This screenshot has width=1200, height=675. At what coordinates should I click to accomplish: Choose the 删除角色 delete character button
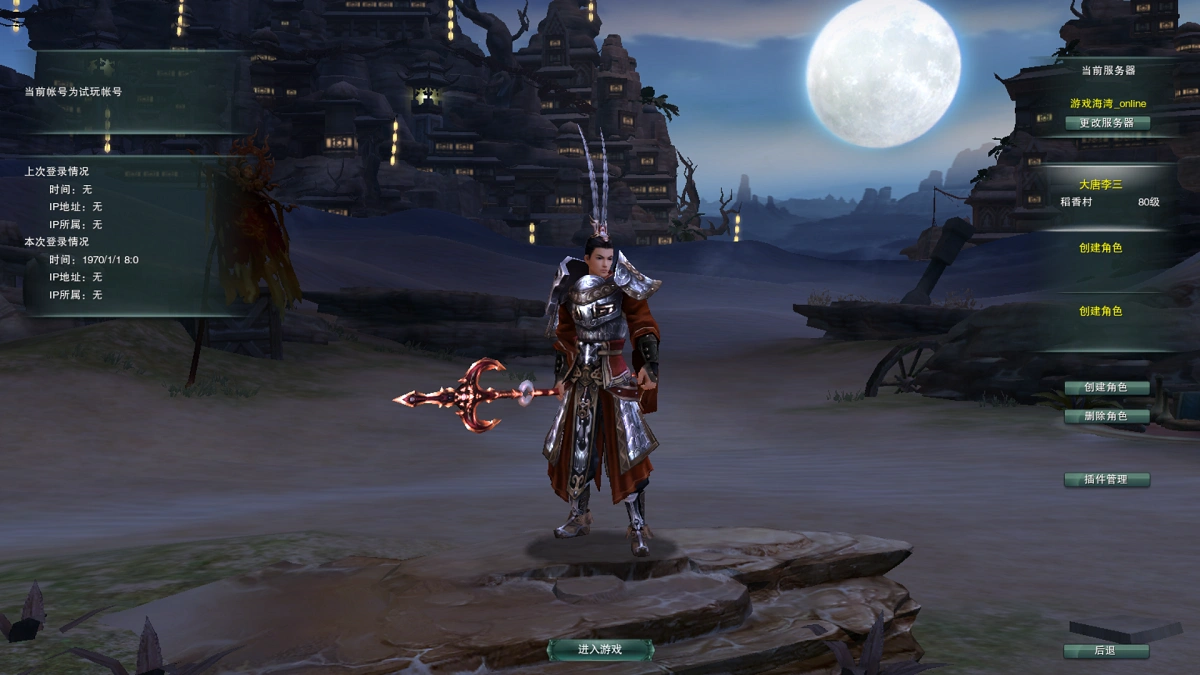1106,416
